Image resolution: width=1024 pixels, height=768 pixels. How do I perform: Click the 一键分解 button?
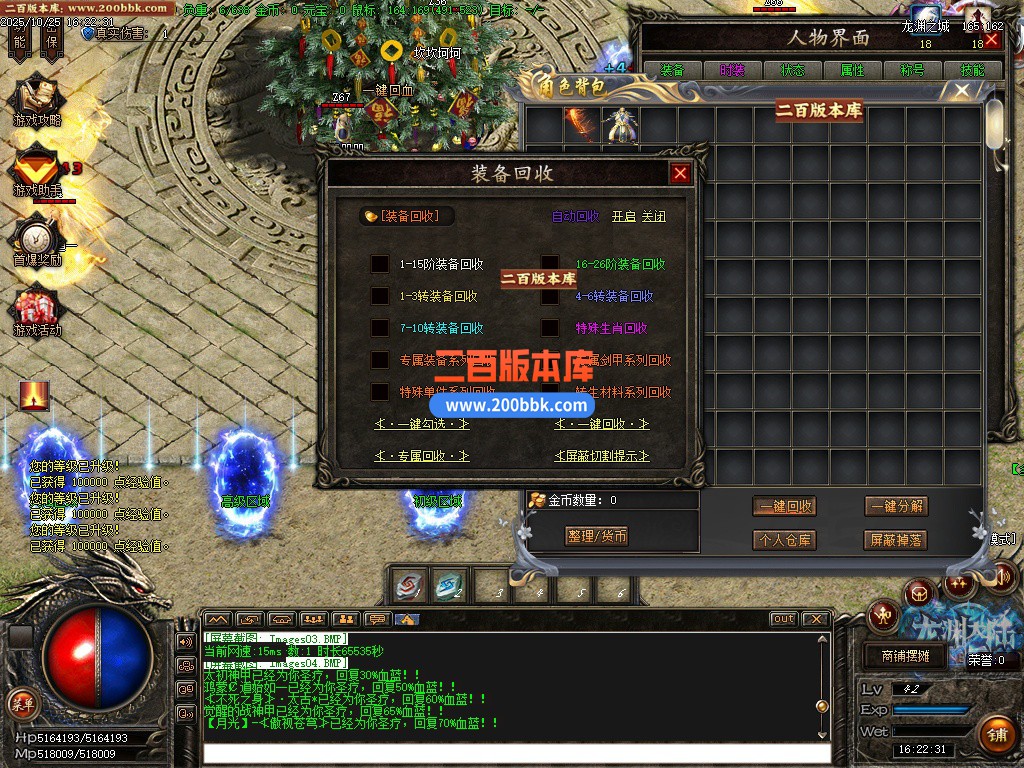pos(895,506)
